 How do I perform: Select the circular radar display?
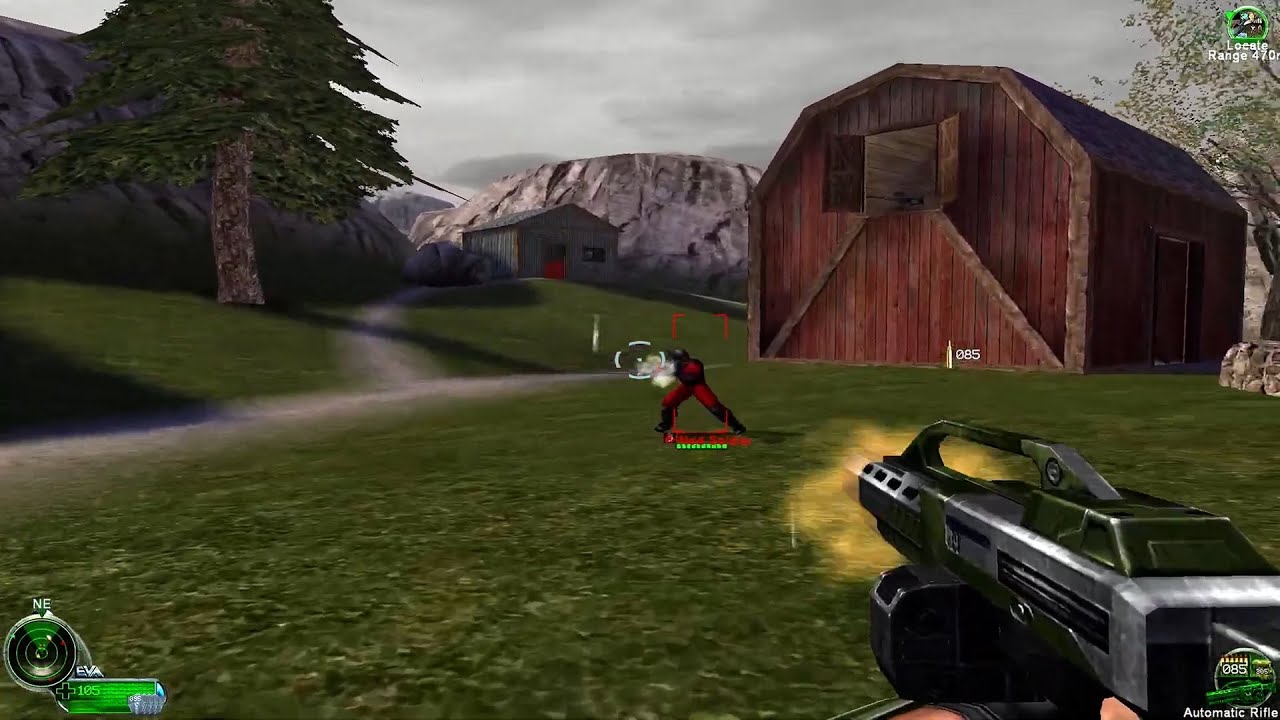pos(40,650)
